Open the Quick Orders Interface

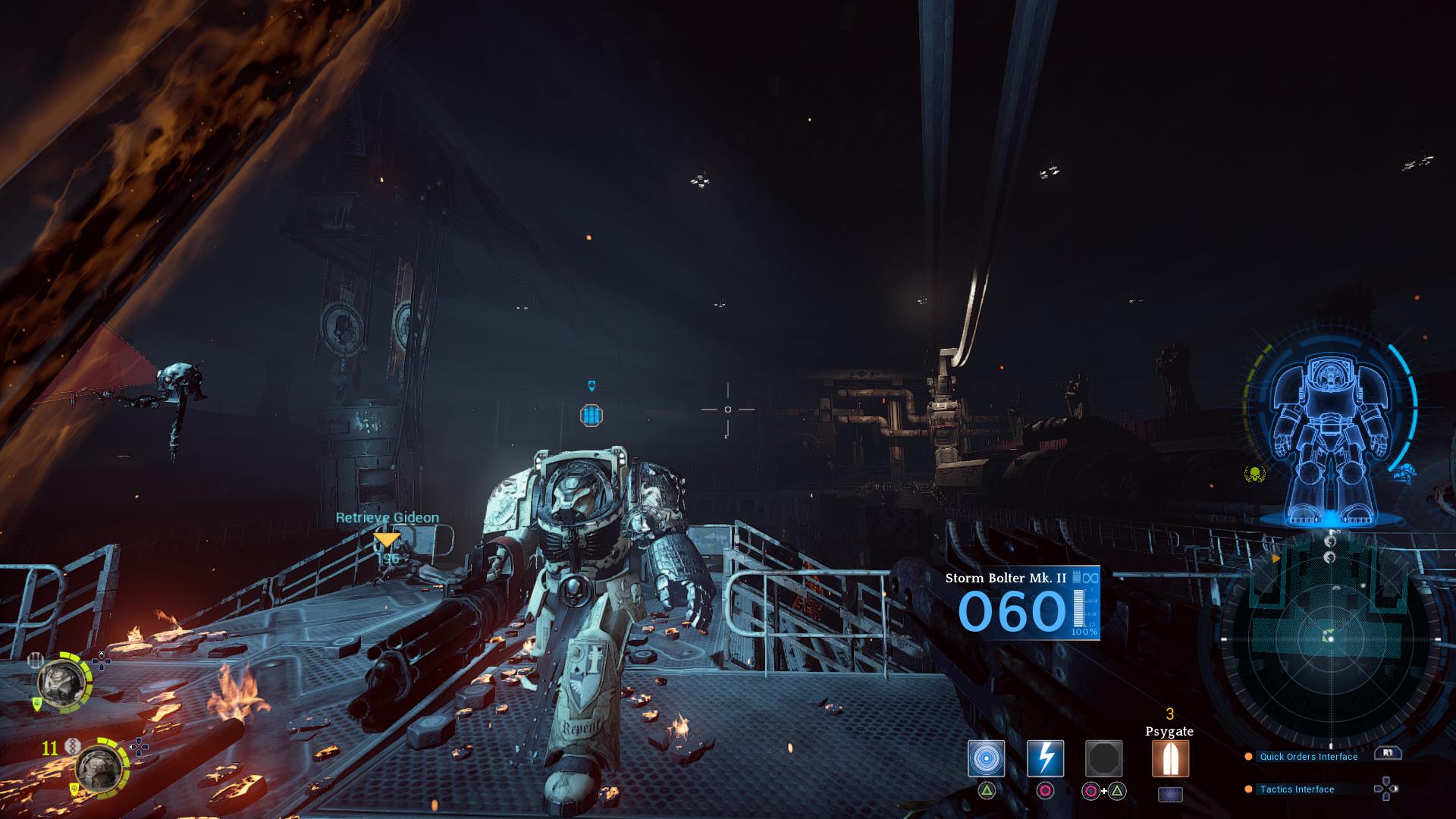tap(1308, 757)
